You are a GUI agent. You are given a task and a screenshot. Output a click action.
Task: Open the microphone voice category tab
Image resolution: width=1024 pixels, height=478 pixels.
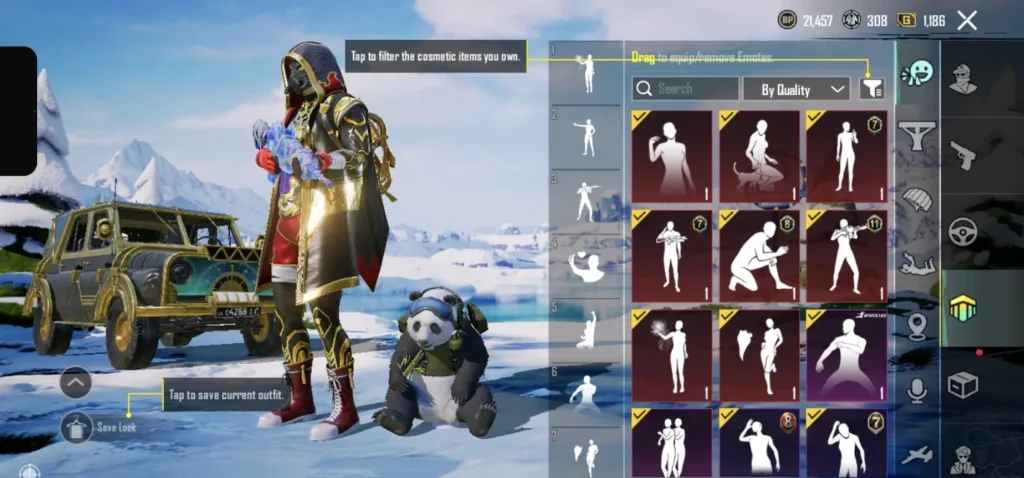[x=916, y=391]
